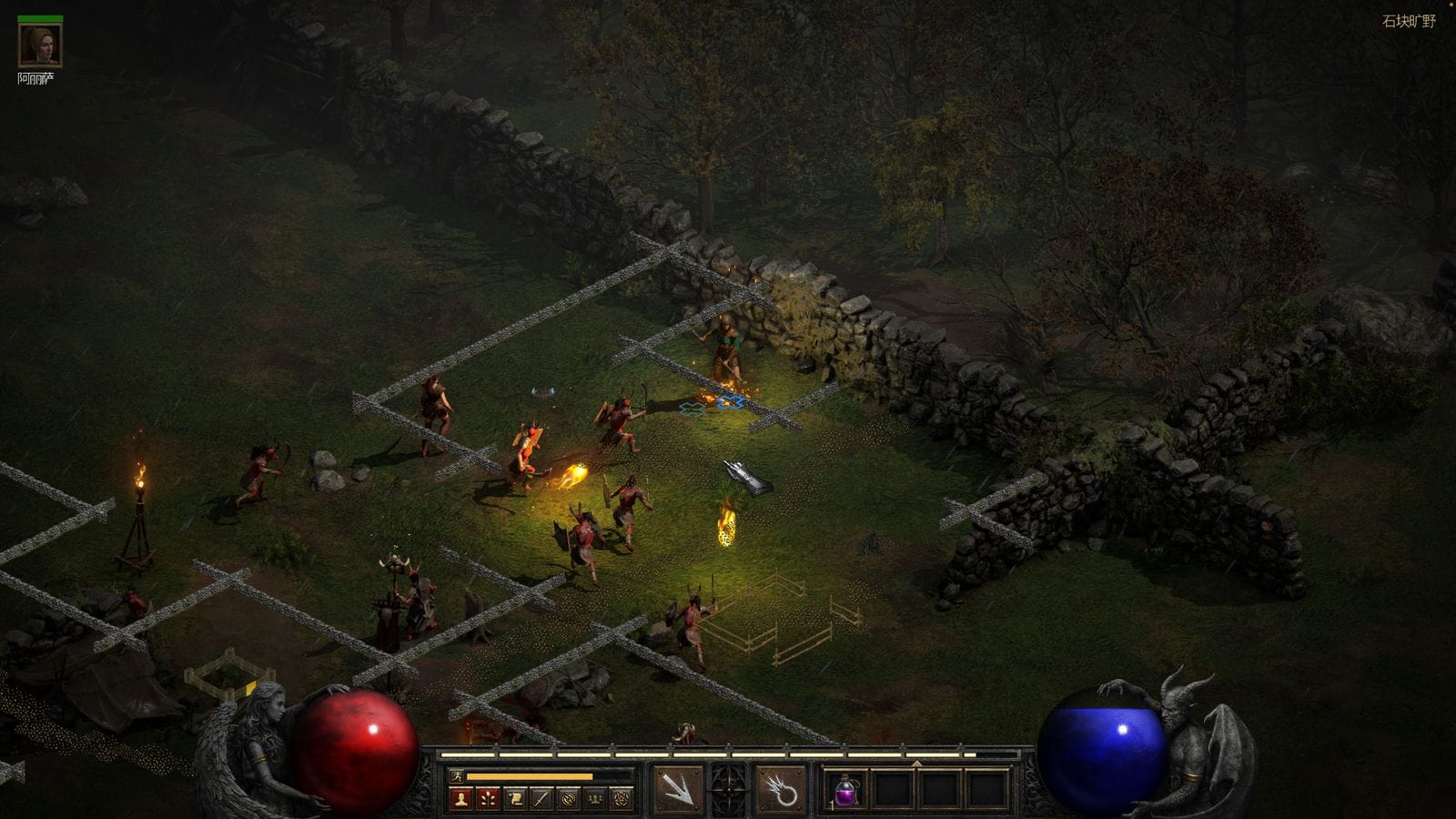This screenshot has height=819, width=1456.
Task: Use the purple potion in the belt
Action: [846, 790]
